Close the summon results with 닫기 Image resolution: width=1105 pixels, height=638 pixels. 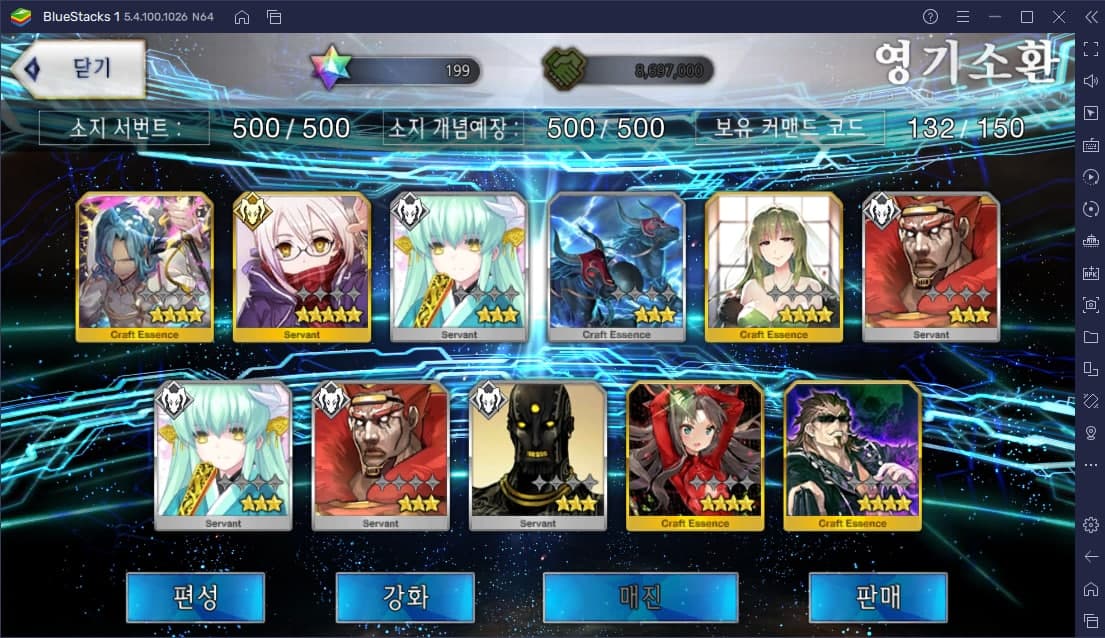point(84,69)
